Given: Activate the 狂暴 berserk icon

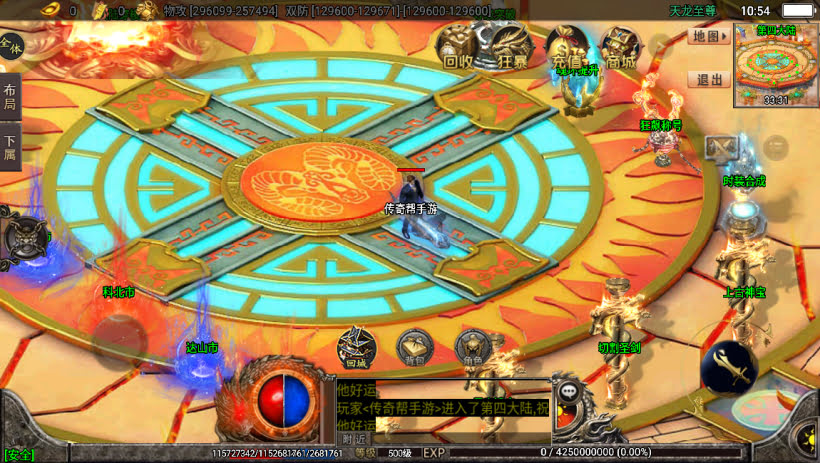Looking at the screenshot, I should point(512,47).
